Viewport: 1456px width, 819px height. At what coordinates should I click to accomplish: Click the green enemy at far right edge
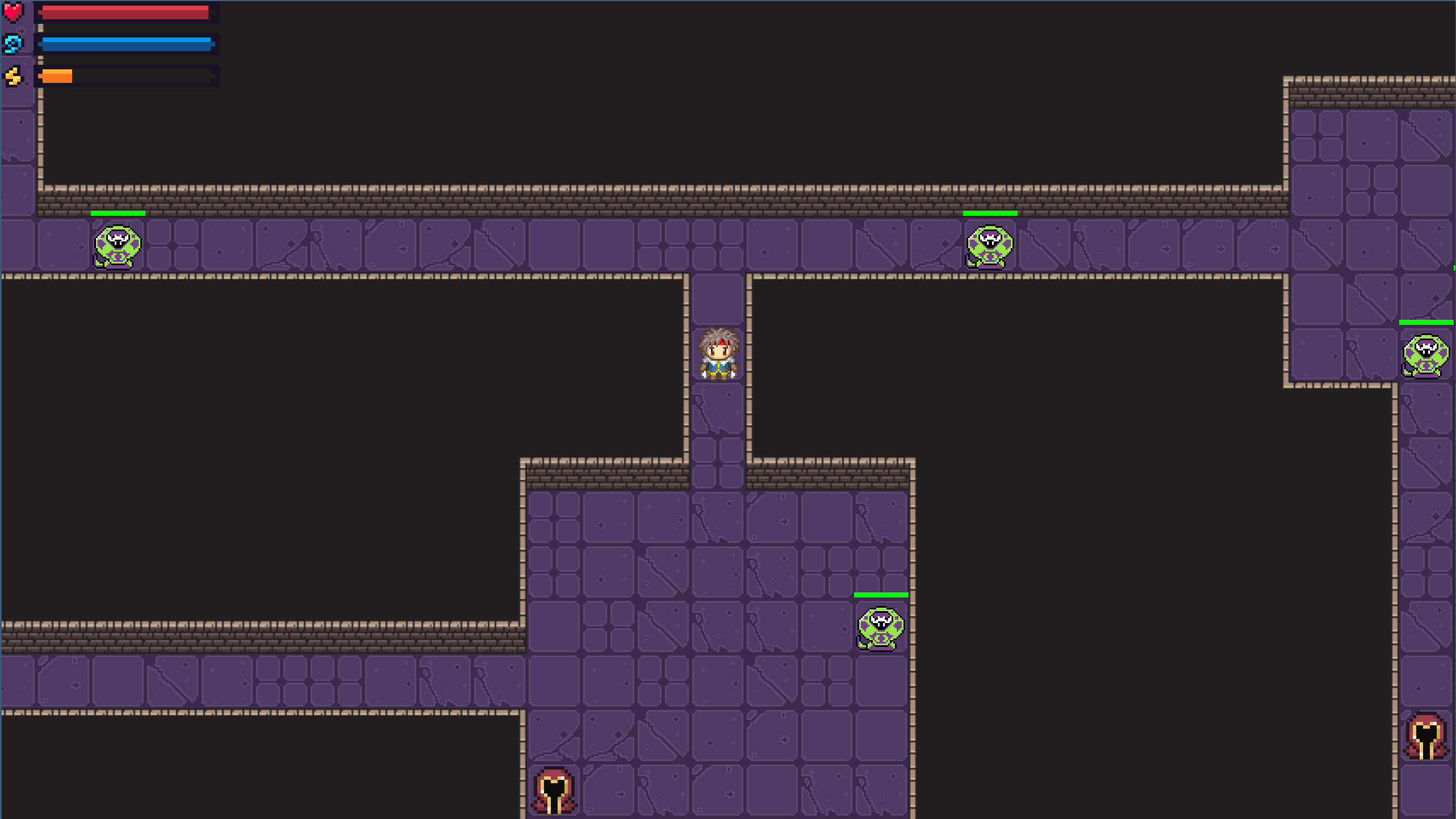click(x=1426, y=356)
